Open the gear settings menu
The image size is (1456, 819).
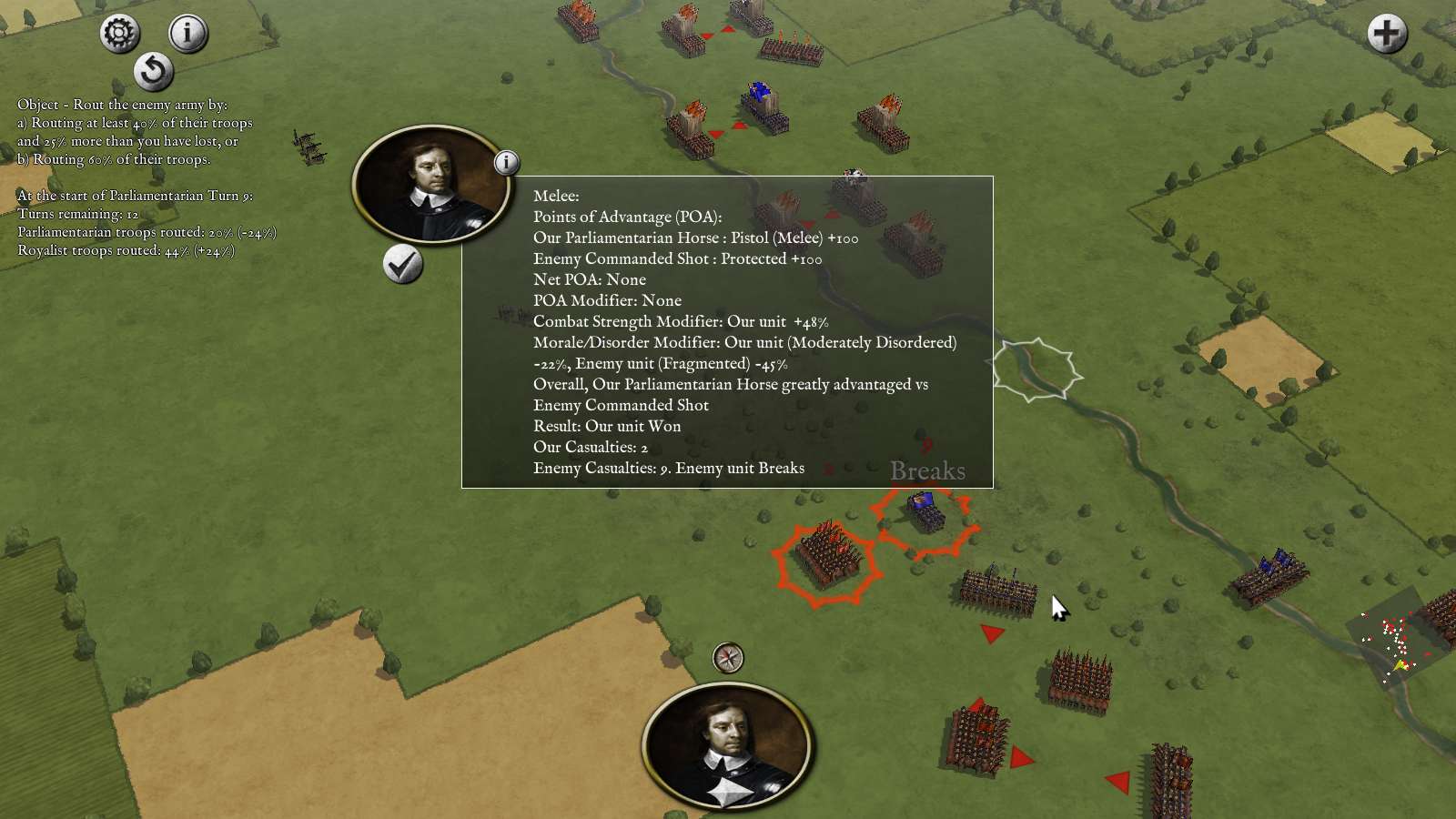[x=119, y=34]
